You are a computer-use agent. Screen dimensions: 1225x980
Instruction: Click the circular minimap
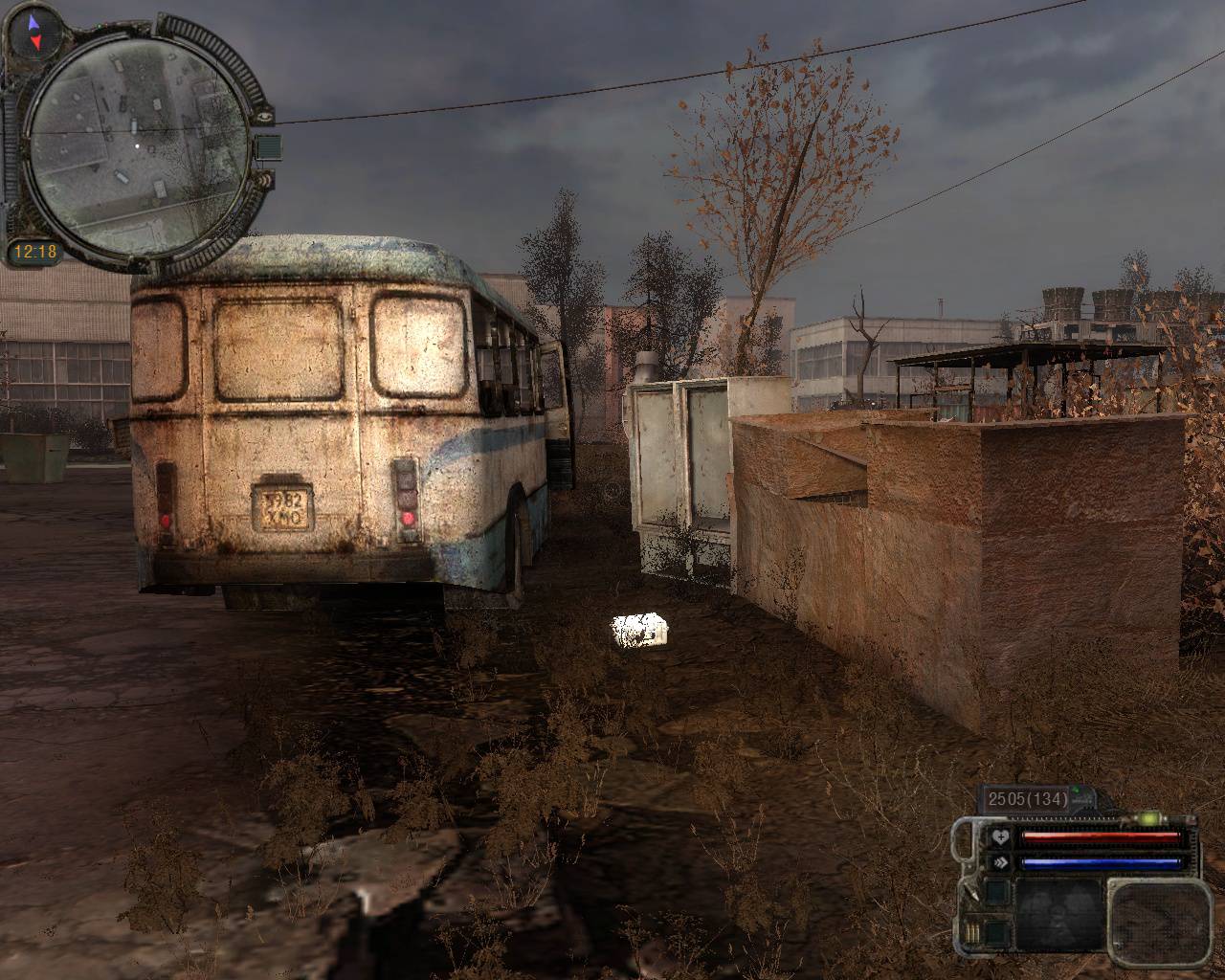coord(135,145)
